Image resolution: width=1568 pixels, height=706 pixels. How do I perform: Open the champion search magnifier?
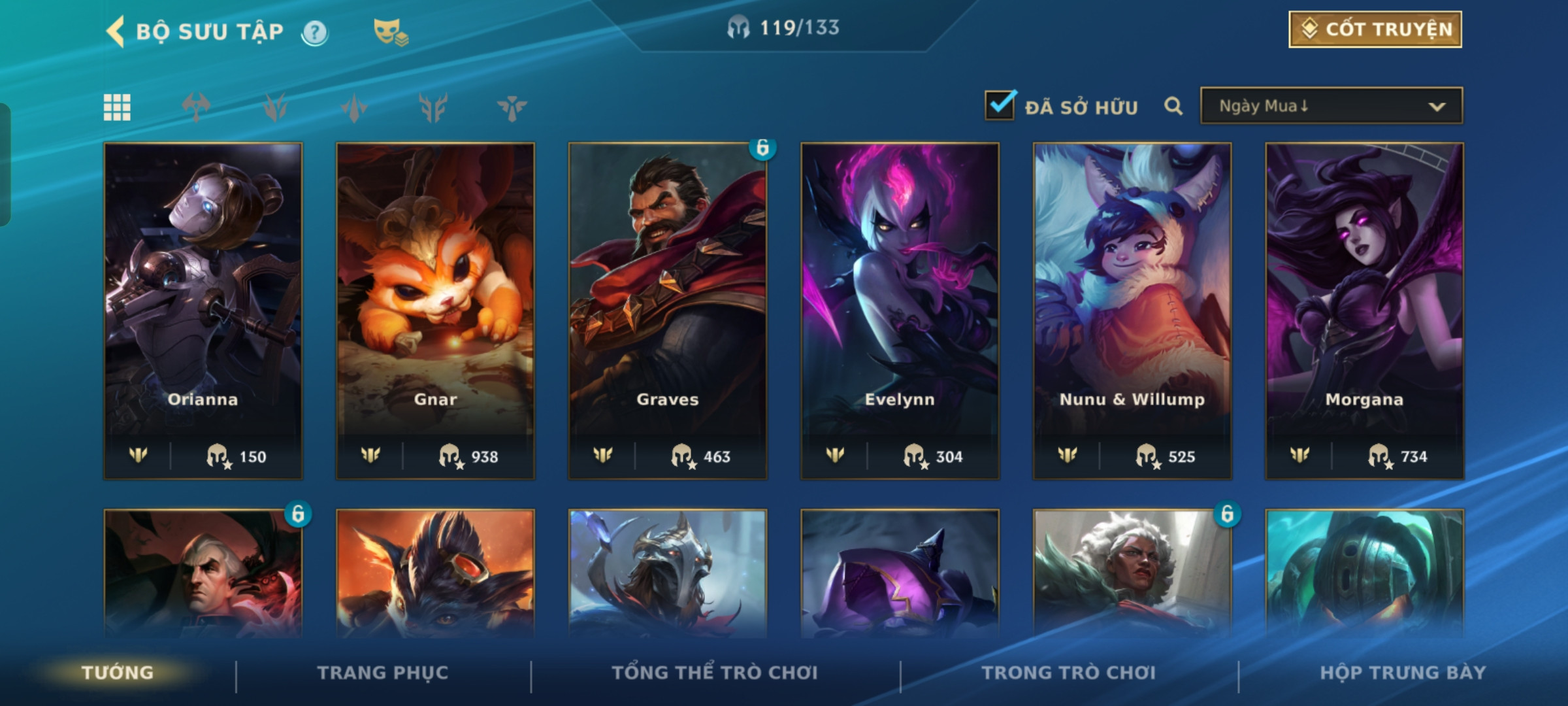point(1173,106)
